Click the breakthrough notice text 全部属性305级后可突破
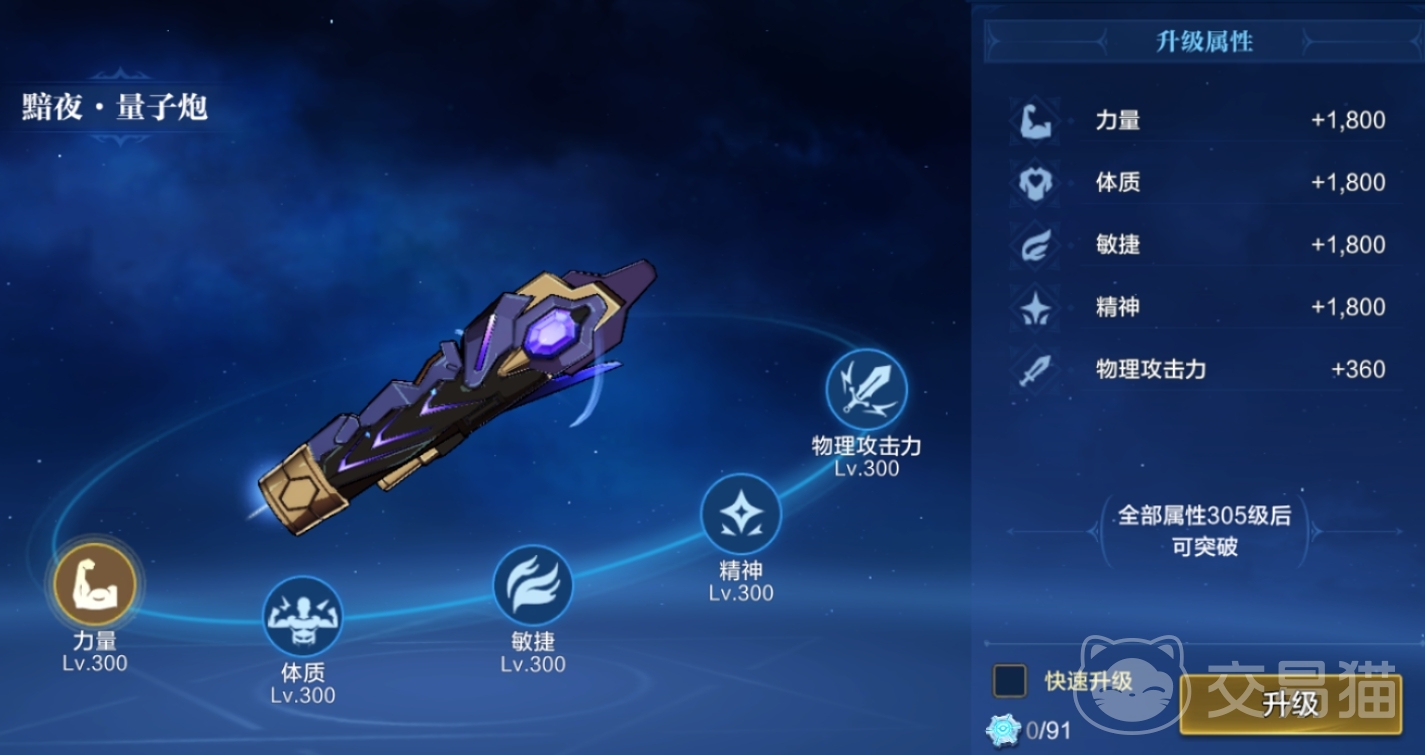Image resolution: width=1425 pixels, height=755 pixels. click(x=1205, y=530)
